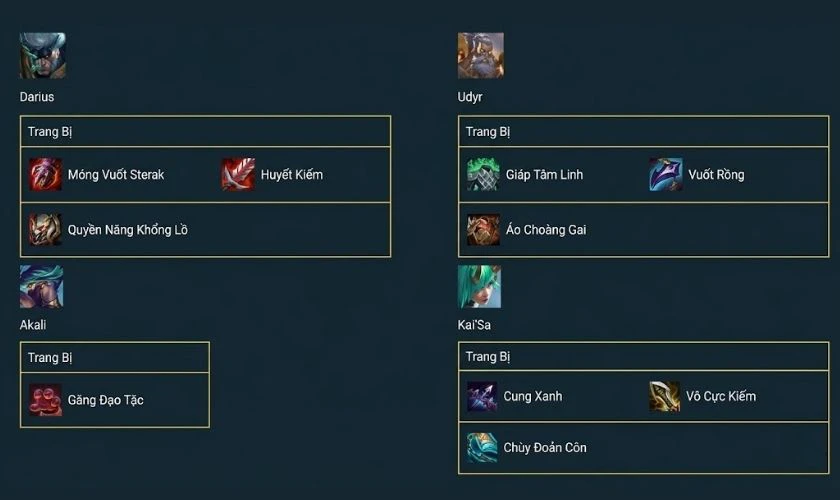Choose the Akali champion portrait
The image size is (840, 500).
[41, 287]
